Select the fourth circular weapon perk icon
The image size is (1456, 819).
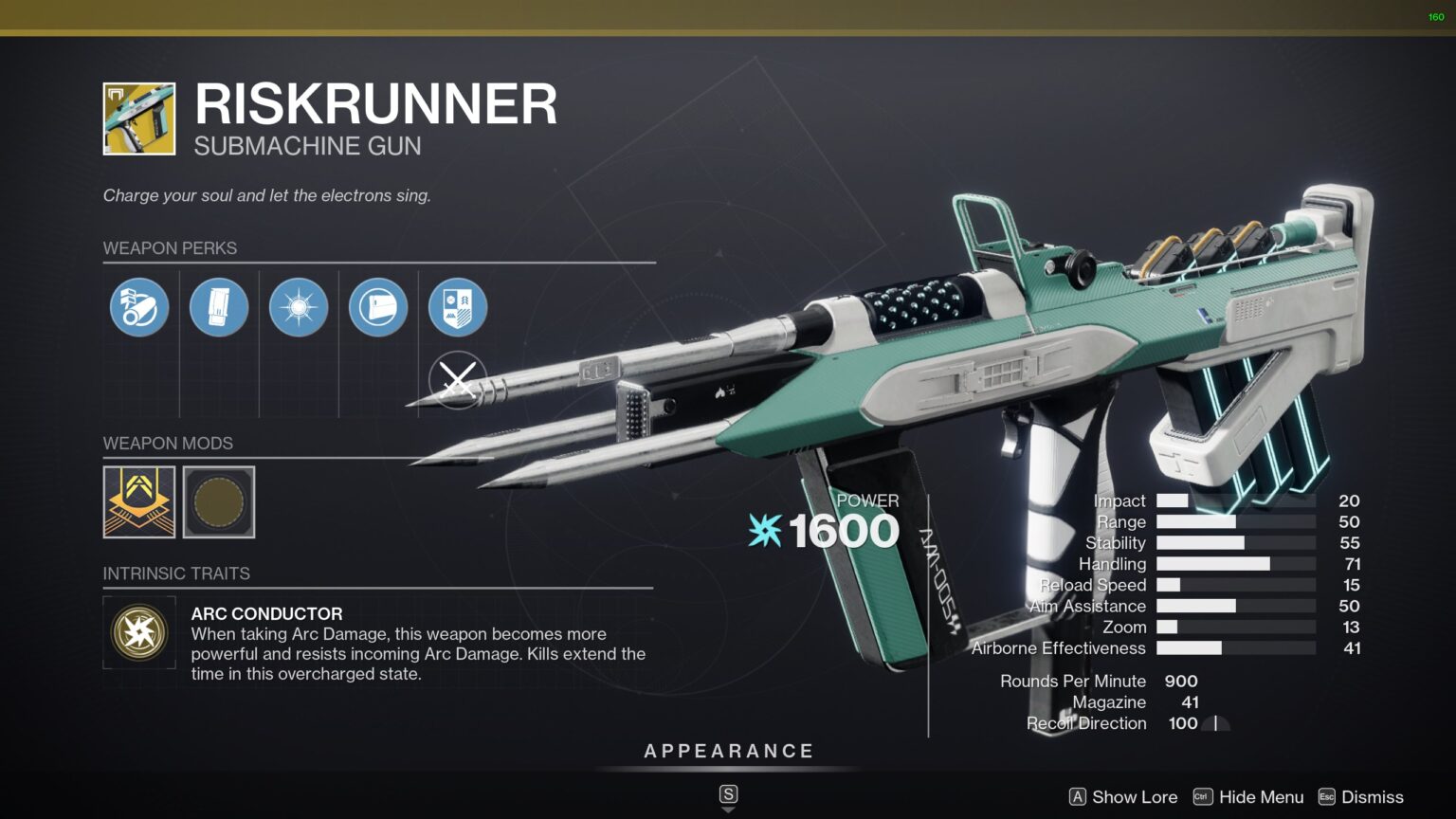[x=378, y=306]
